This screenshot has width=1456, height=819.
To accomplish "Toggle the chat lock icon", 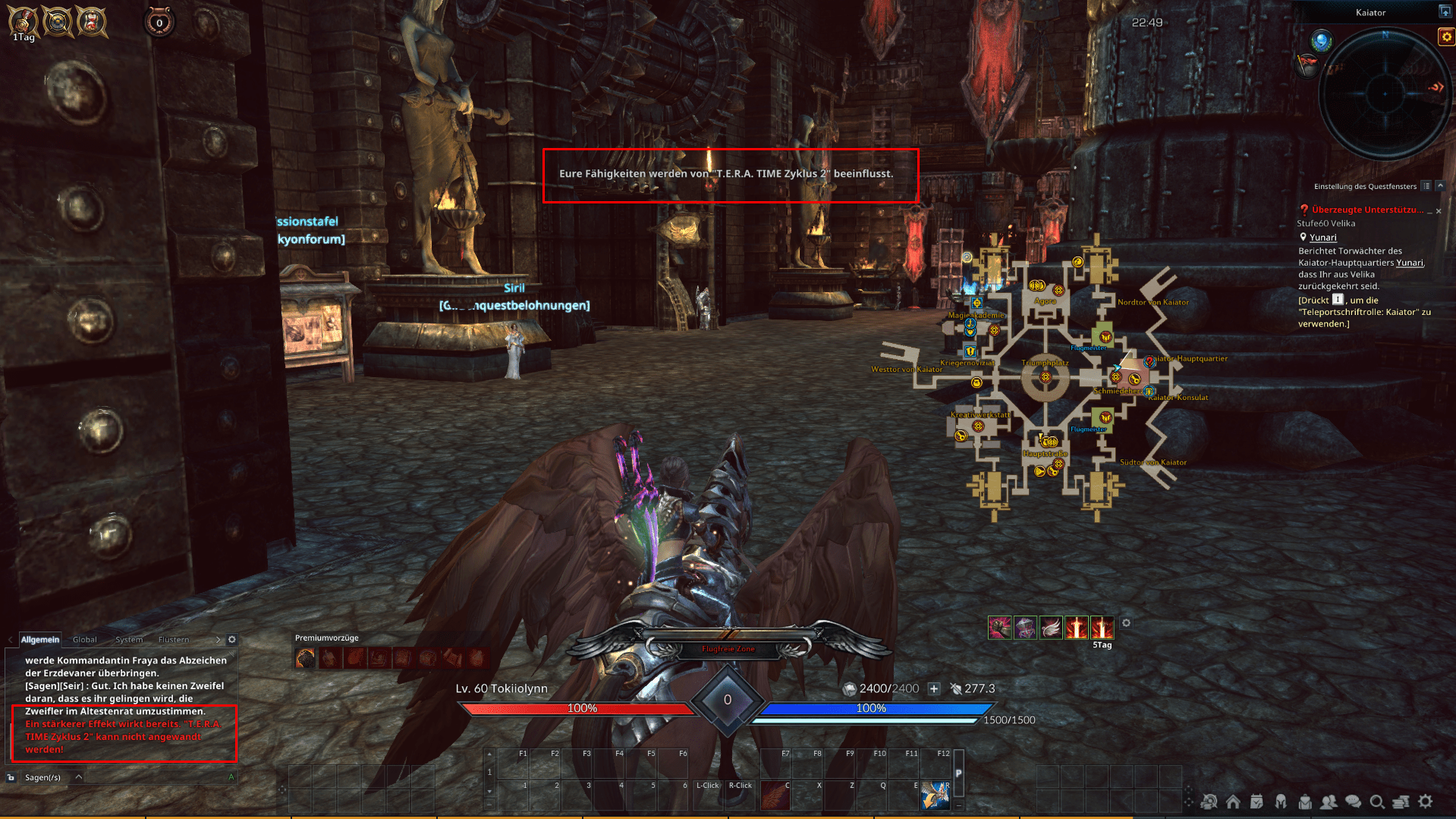I will [x=11, y=777].
